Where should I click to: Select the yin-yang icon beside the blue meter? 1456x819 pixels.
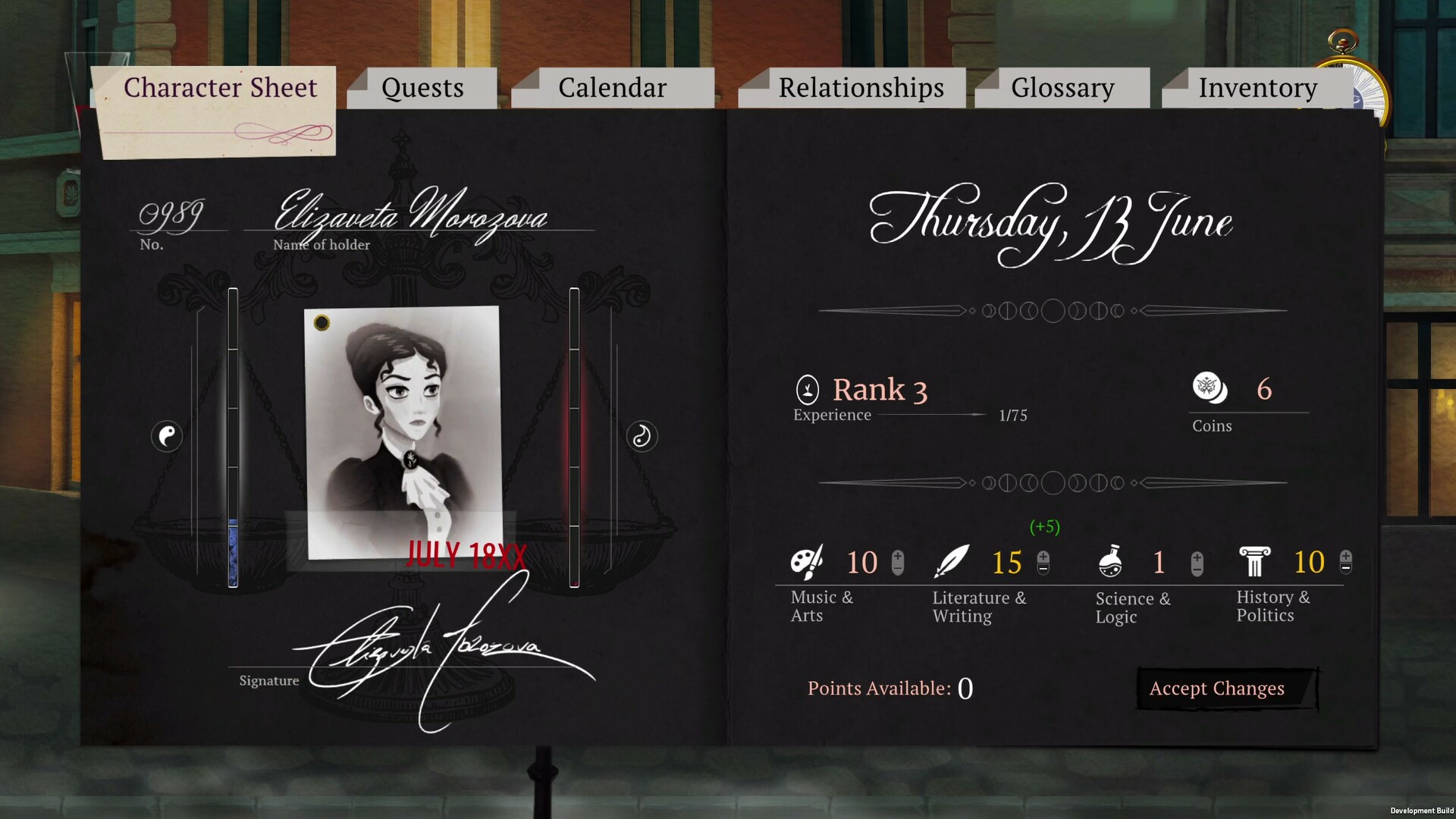pos(167,436)
